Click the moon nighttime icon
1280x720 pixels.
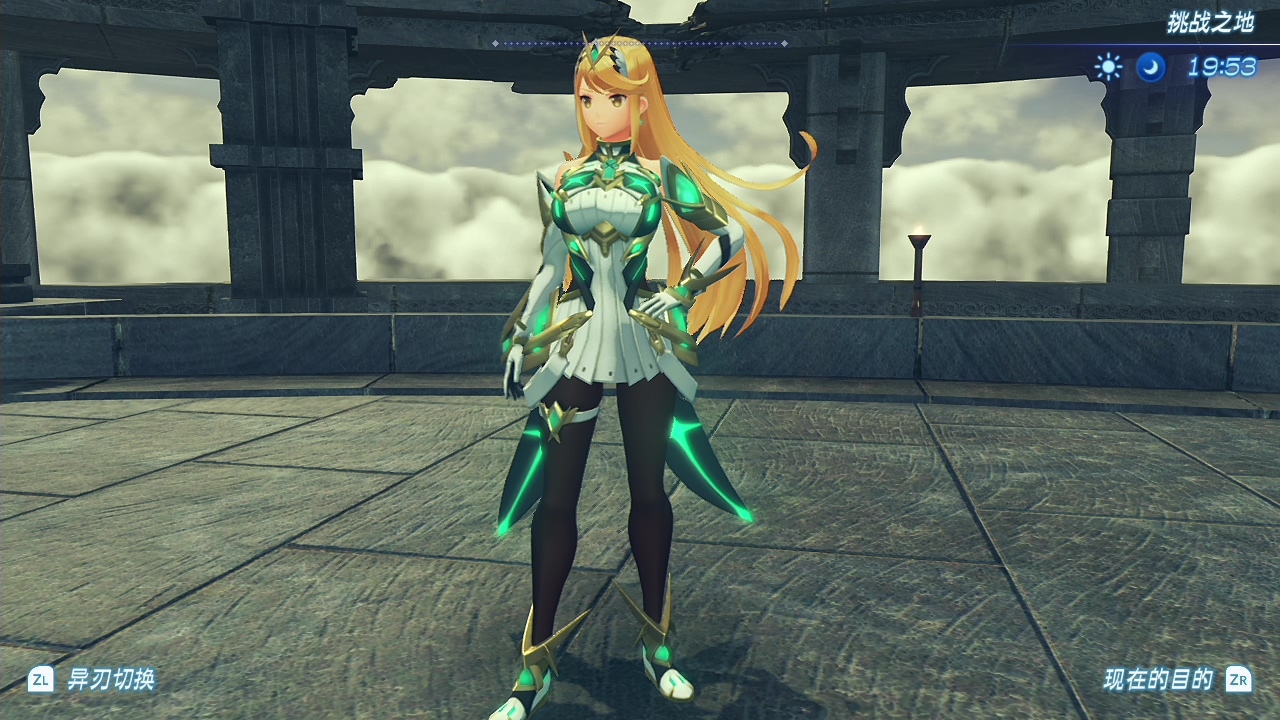click(1151, 67)
